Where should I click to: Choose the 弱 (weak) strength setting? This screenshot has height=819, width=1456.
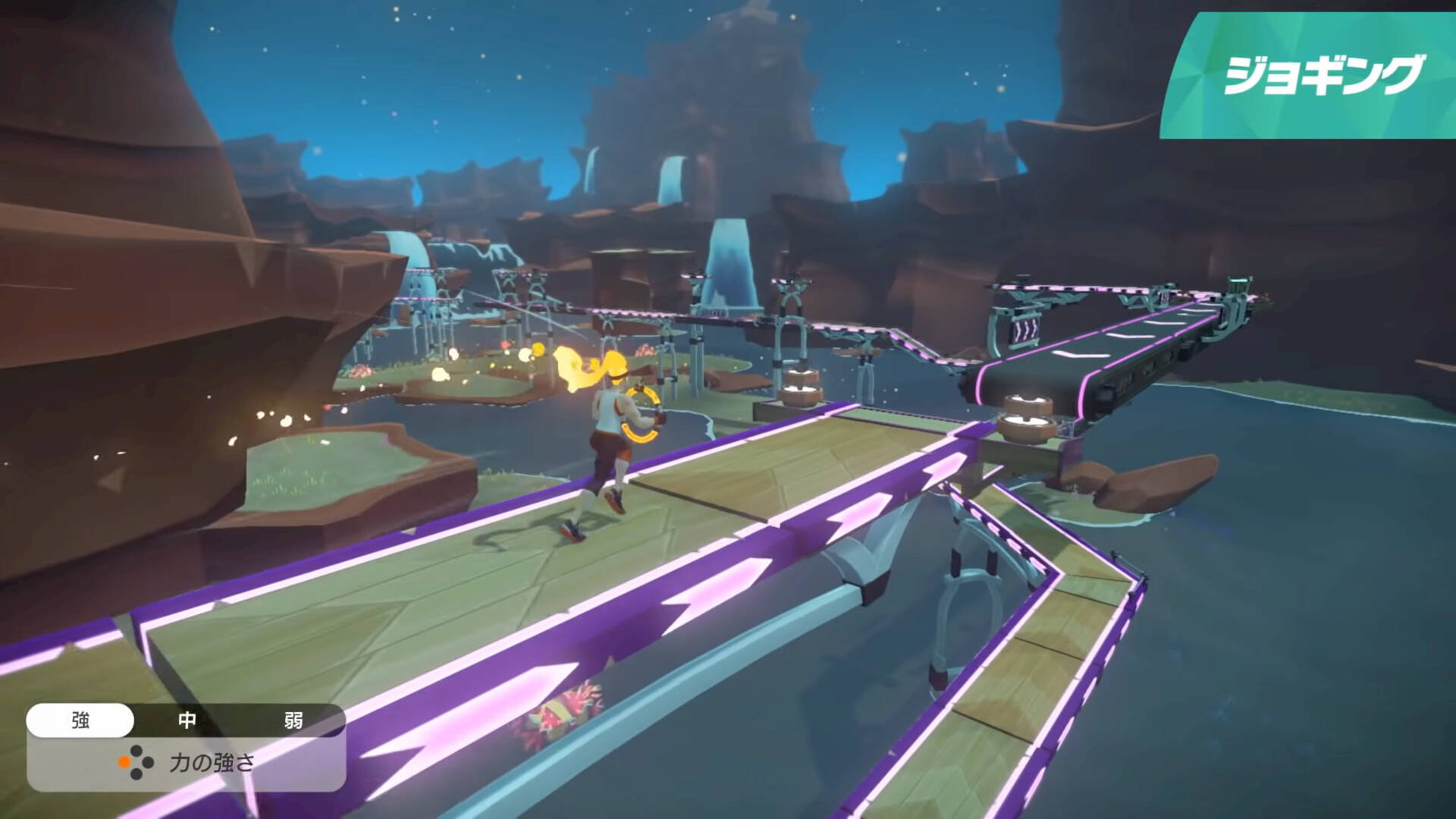tap(293, 720)
